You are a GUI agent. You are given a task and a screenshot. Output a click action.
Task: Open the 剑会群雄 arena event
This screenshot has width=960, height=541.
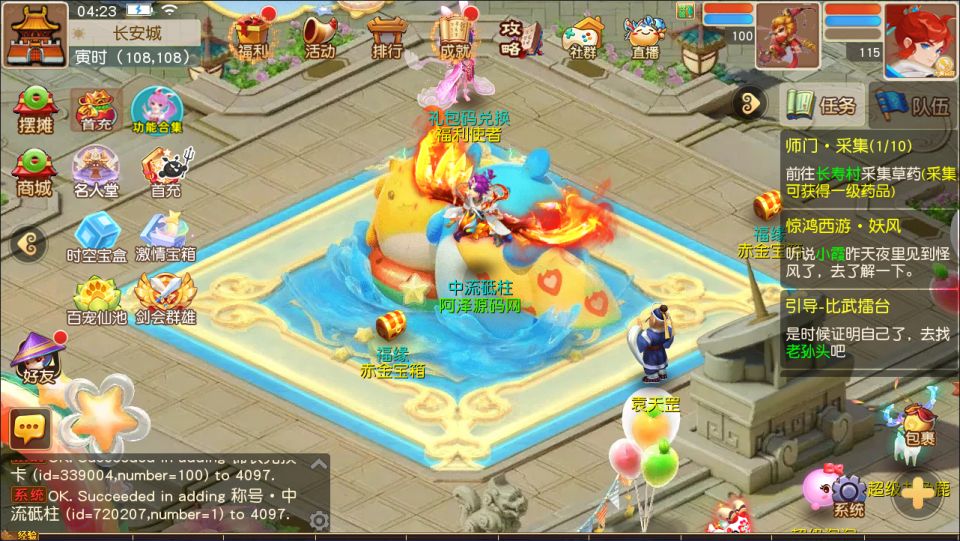point(166,301)
